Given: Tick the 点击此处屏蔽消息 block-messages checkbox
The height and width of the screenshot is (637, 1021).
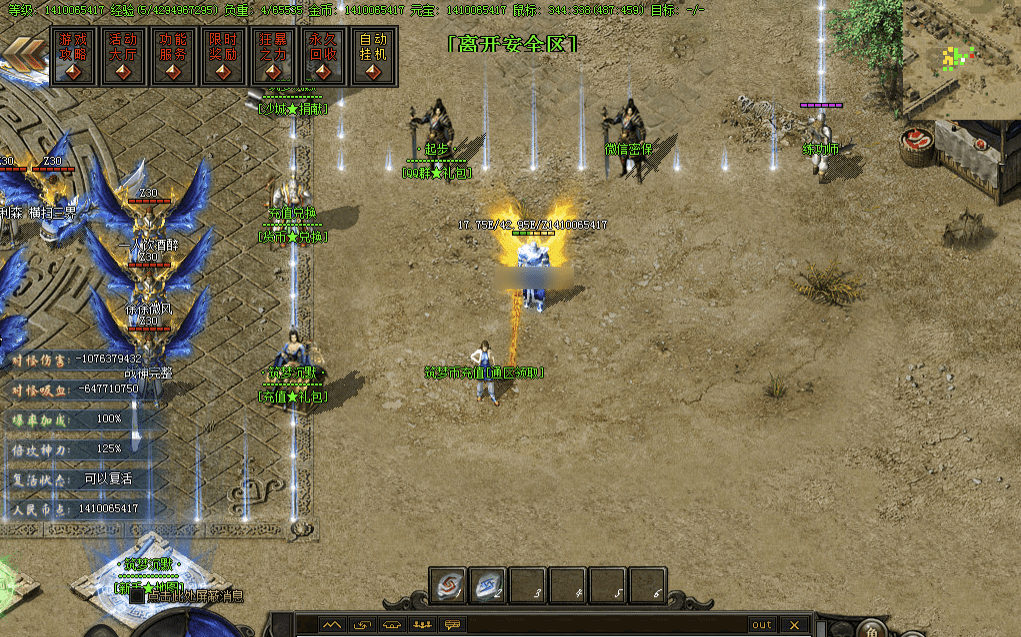Looking at the screenshot, I should point(137,595).
